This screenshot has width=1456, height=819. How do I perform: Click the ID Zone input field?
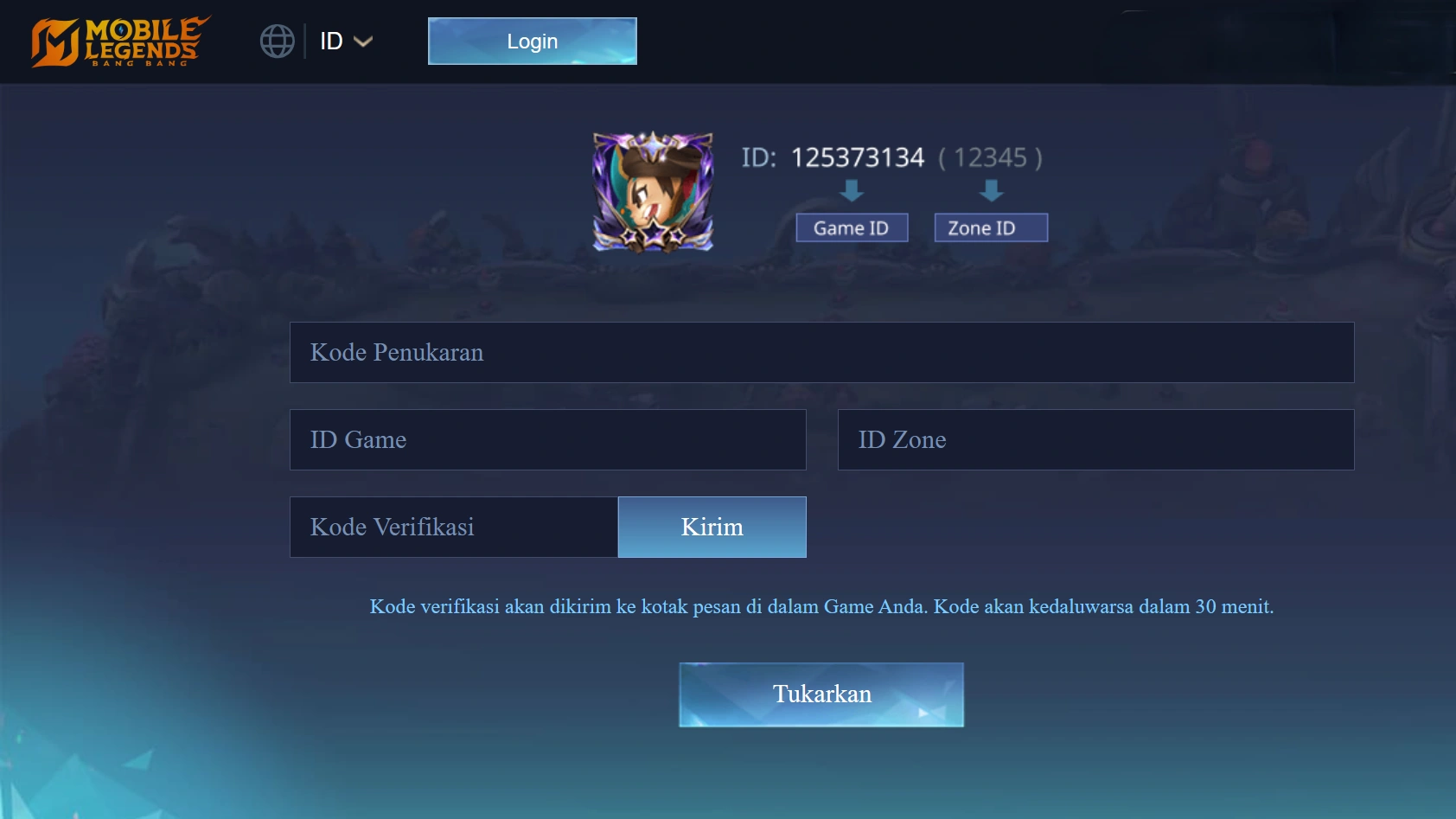(1095, 439)
